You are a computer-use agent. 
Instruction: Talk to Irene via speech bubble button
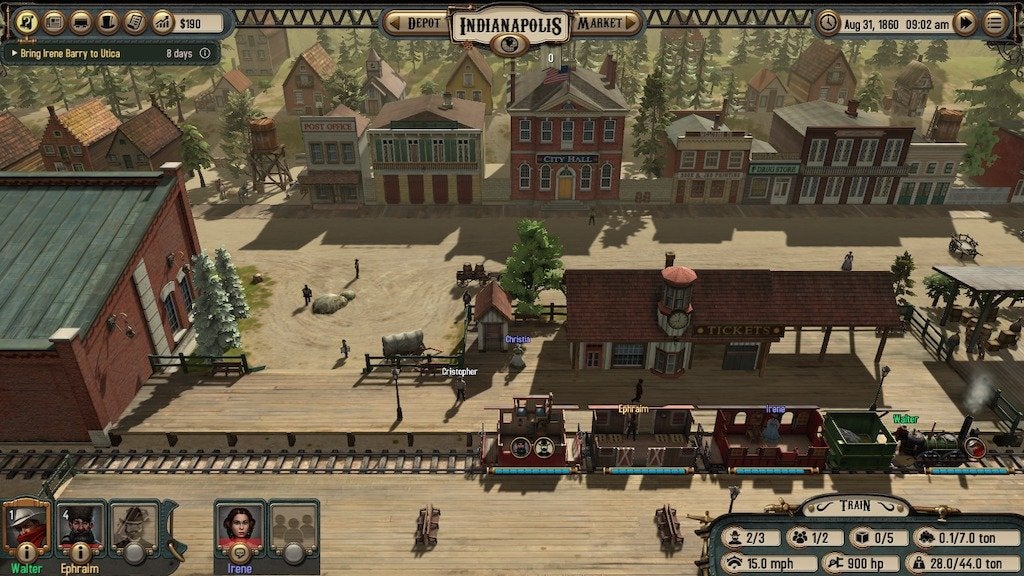240,552
